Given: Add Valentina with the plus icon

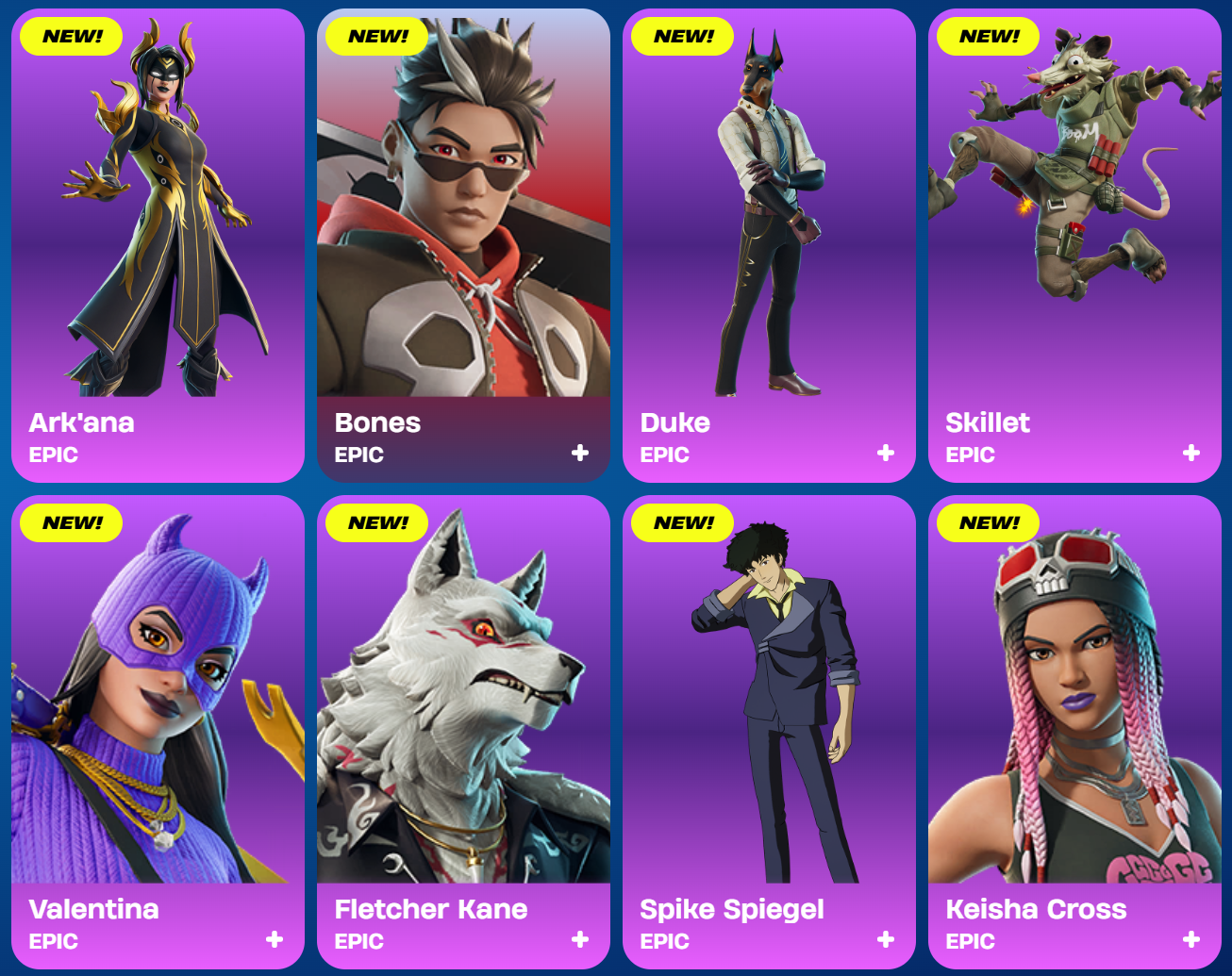Looking at the screenshot, I should click(275, 940).
